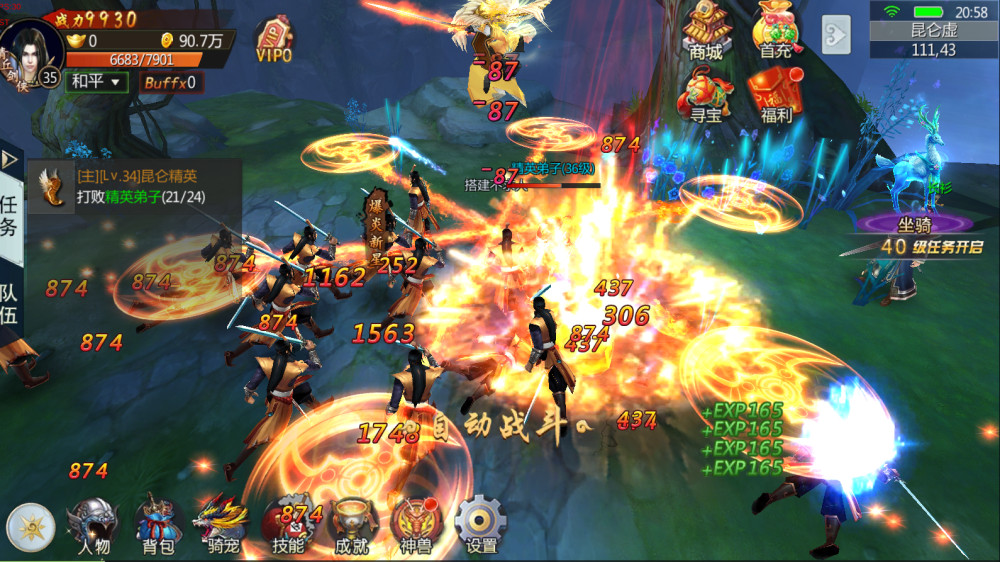1000x562 pixels.
Task: Switch to the 任务 quest tab
Action: 9,214
